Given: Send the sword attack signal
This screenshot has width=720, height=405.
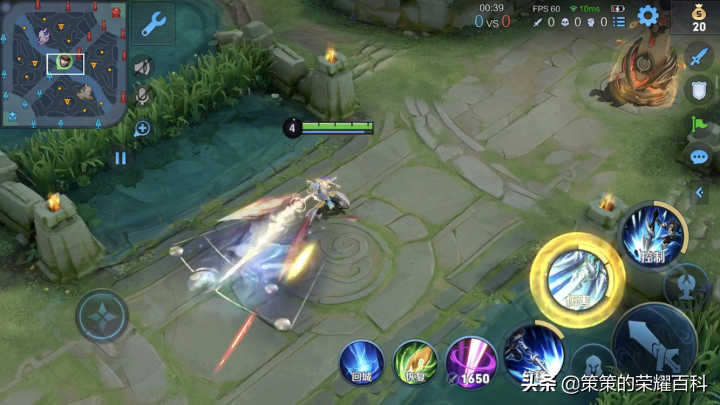Looking at the screenshot, I should click(x=699, y=58).
